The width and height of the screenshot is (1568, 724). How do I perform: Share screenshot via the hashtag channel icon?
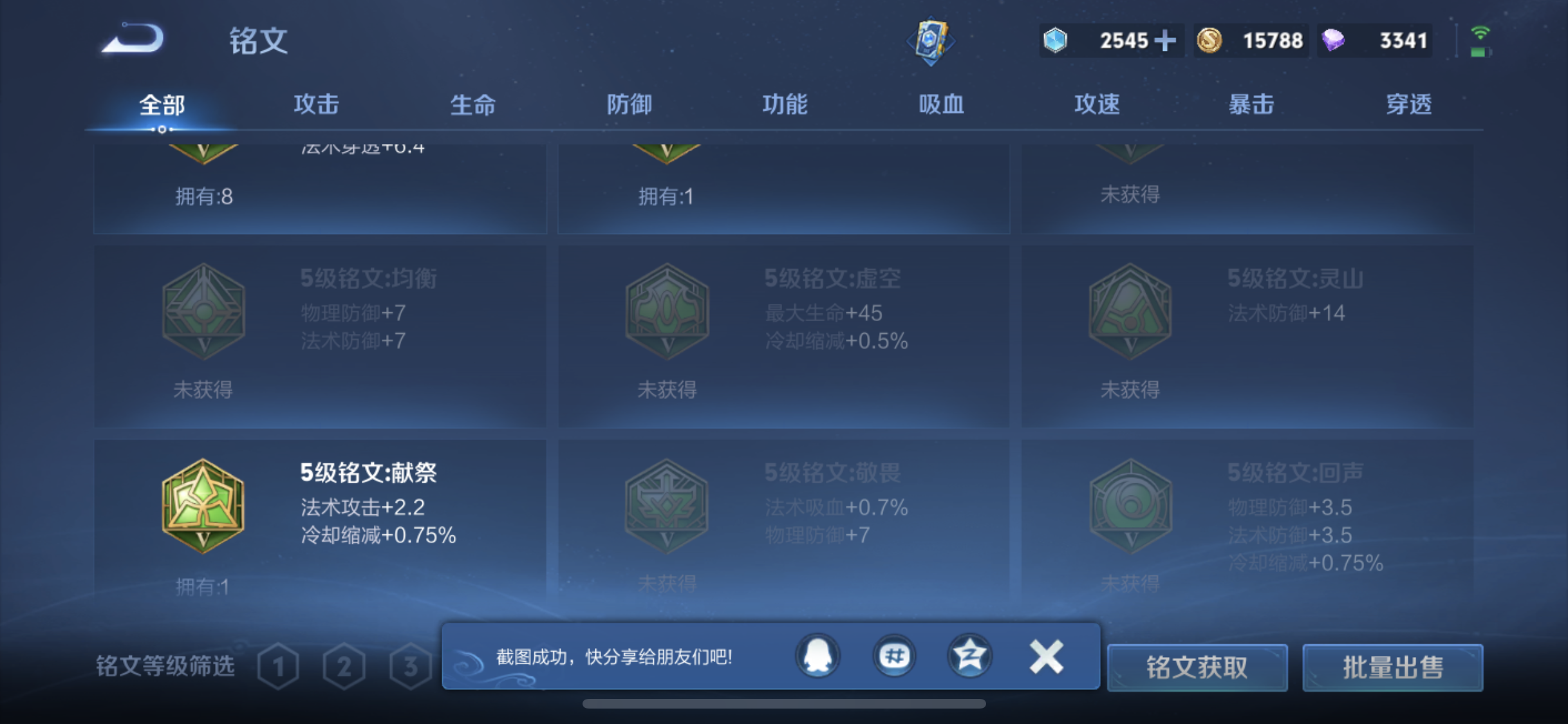tap(893, 656)
